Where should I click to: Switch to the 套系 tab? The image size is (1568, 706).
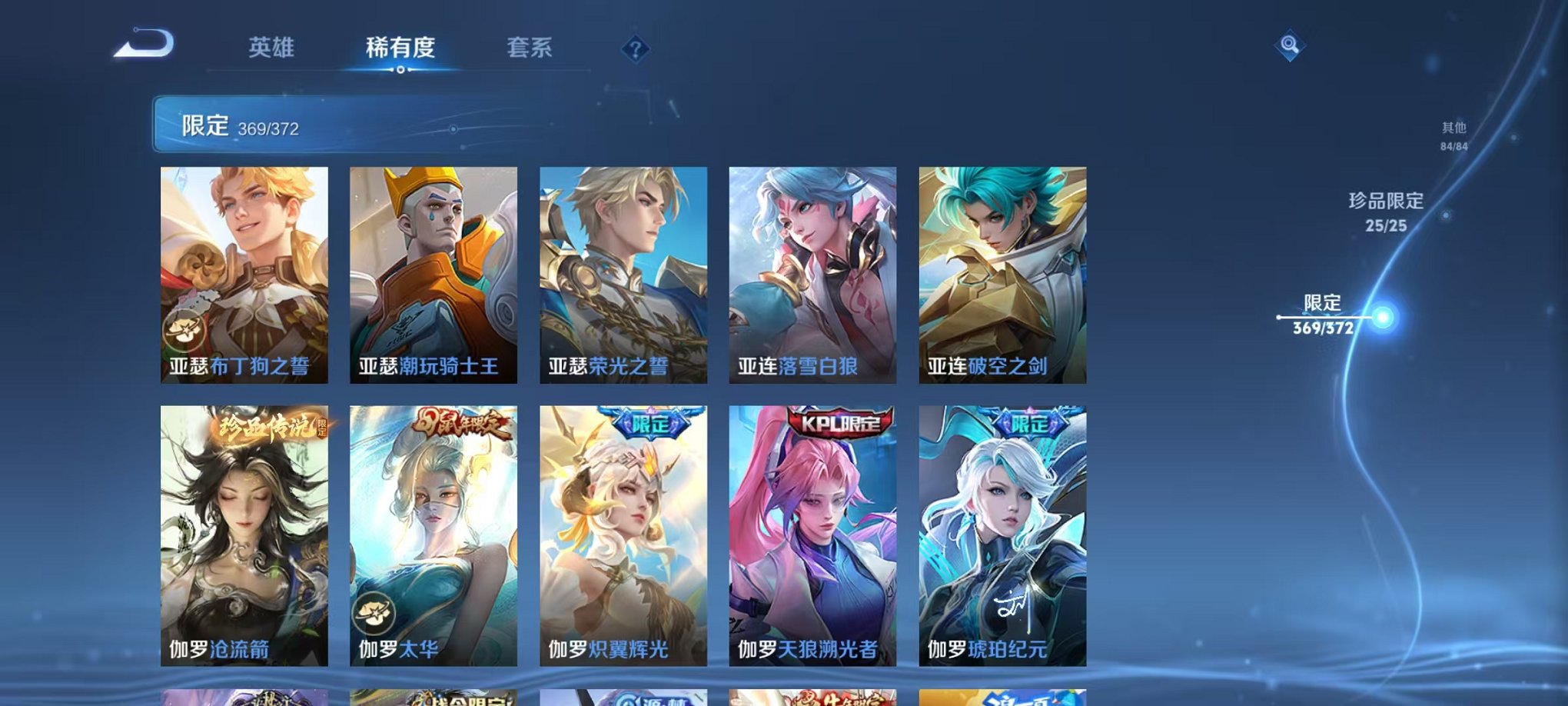point(537,48)
